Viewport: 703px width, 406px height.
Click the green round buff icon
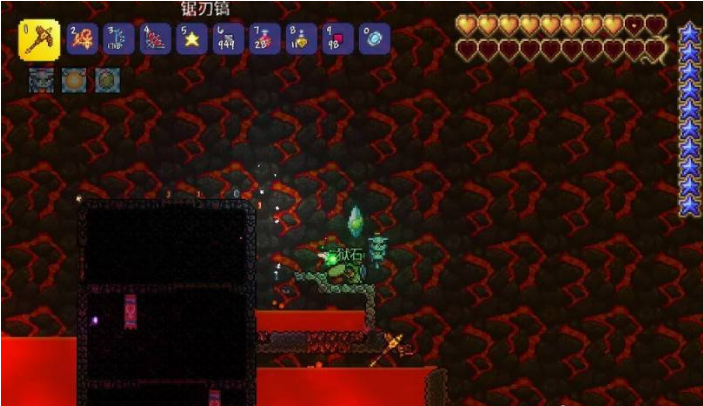(107, 79)
